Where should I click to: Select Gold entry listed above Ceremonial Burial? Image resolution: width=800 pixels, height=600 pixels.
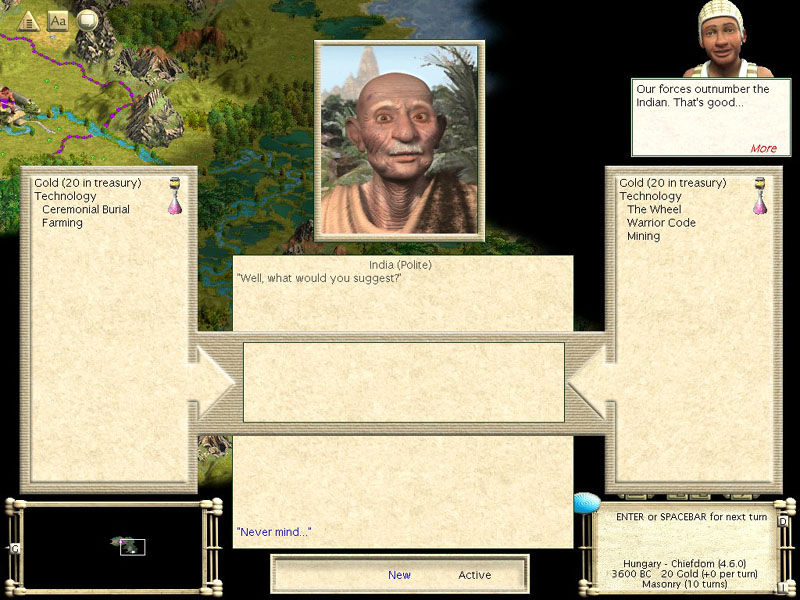tap(87, 183)
